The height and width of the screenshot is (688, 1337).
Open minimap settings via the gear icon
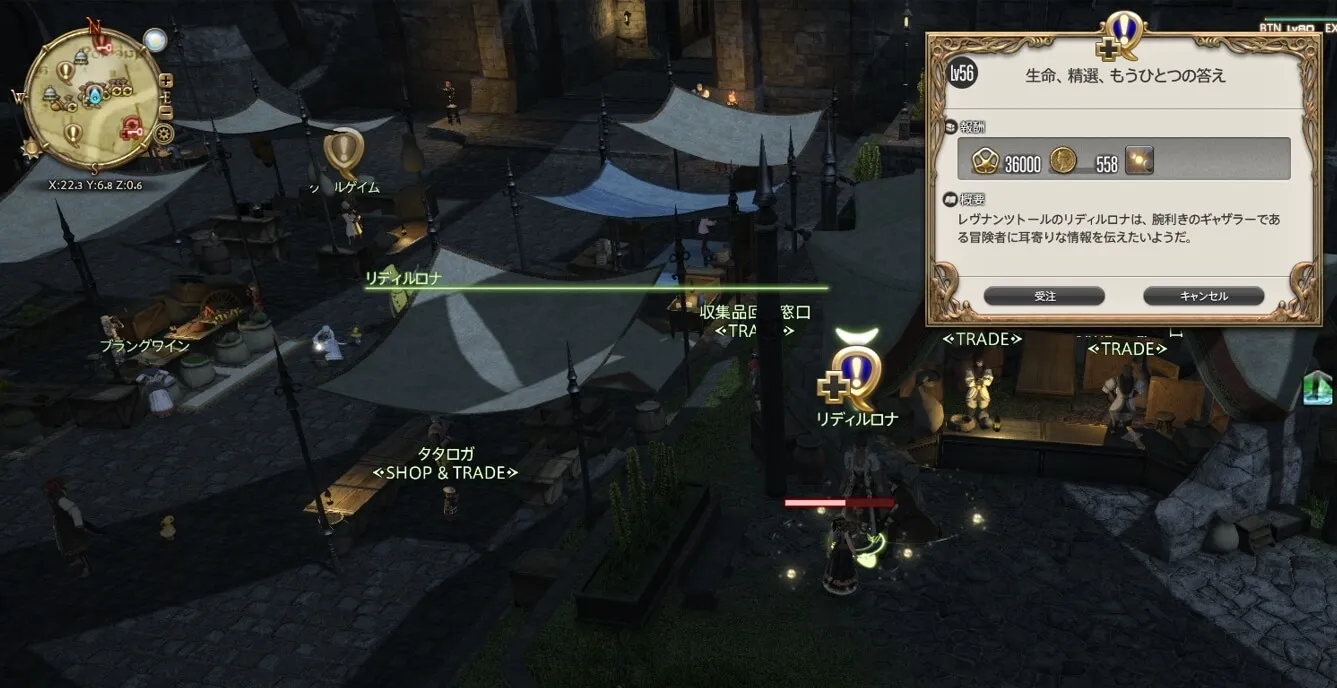(x=165, y=133)
